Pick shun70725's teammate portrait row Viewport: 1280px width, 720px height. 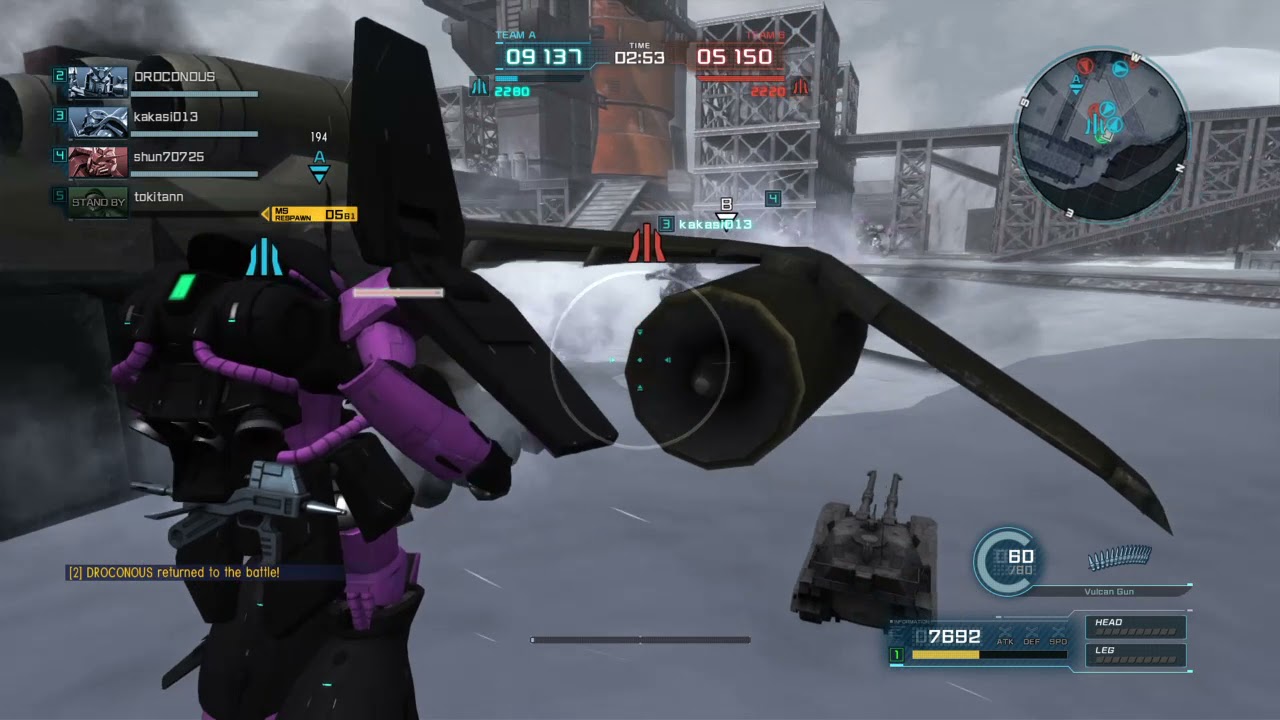click(160, 161)
